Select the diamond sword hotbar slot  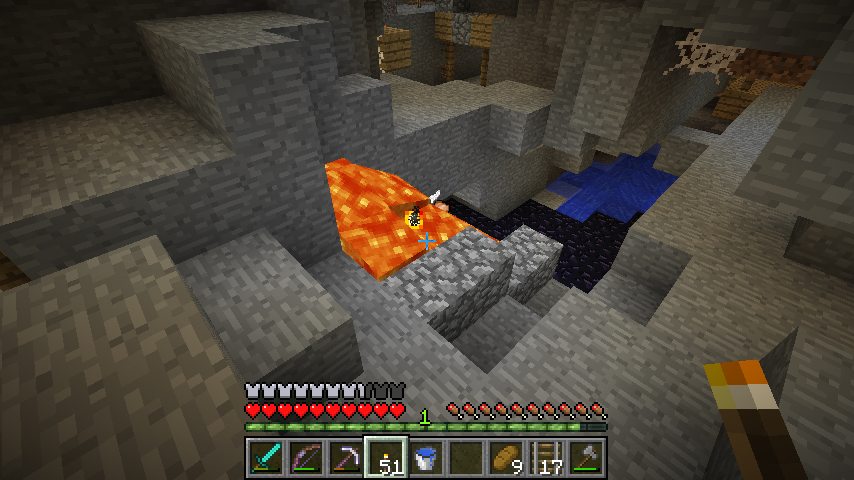(265, 459)
